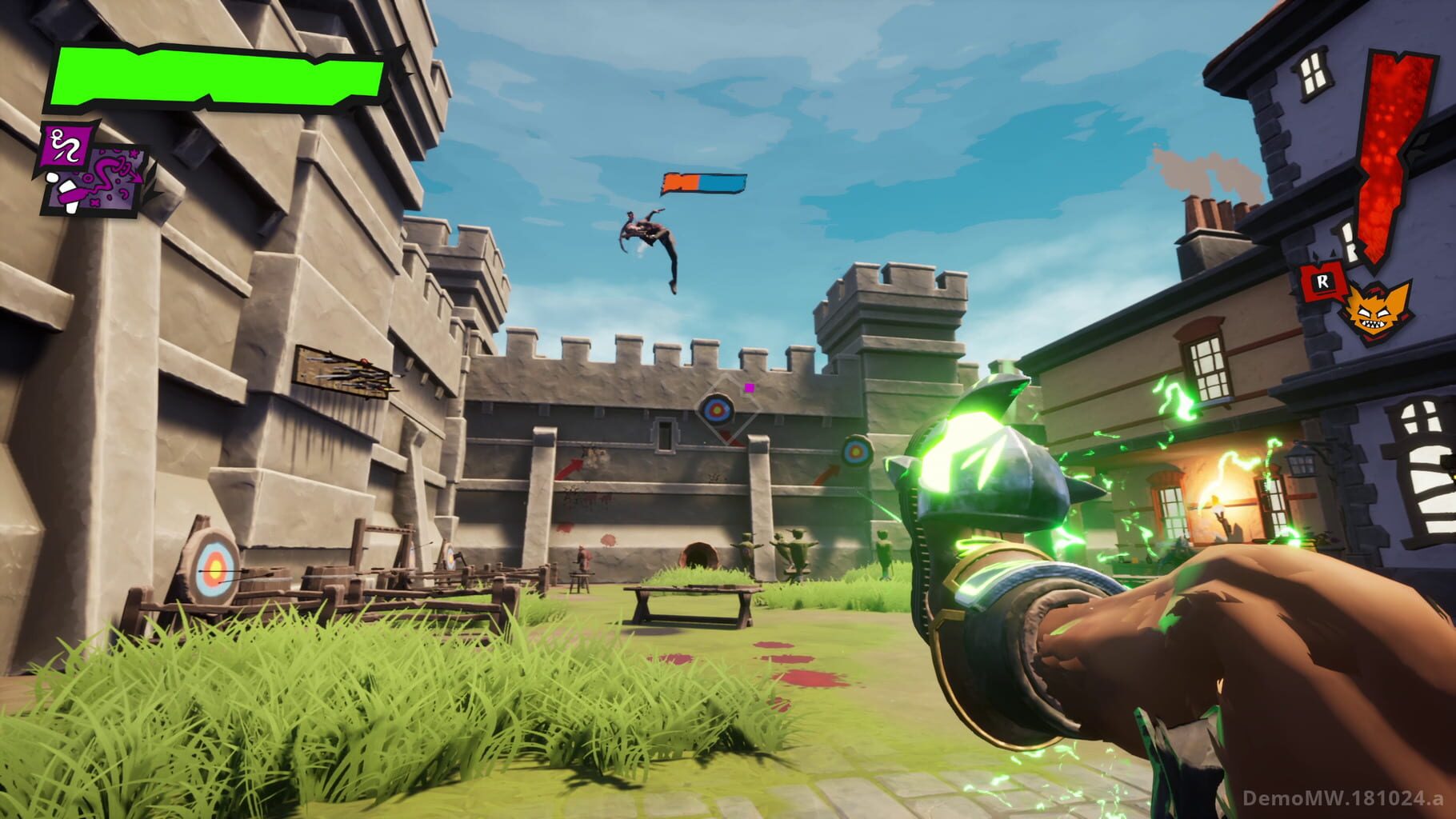The image size is (1456, 819).
Task: Click the barrel tunnel opening in the wall
Action: (x=701, y=555)
